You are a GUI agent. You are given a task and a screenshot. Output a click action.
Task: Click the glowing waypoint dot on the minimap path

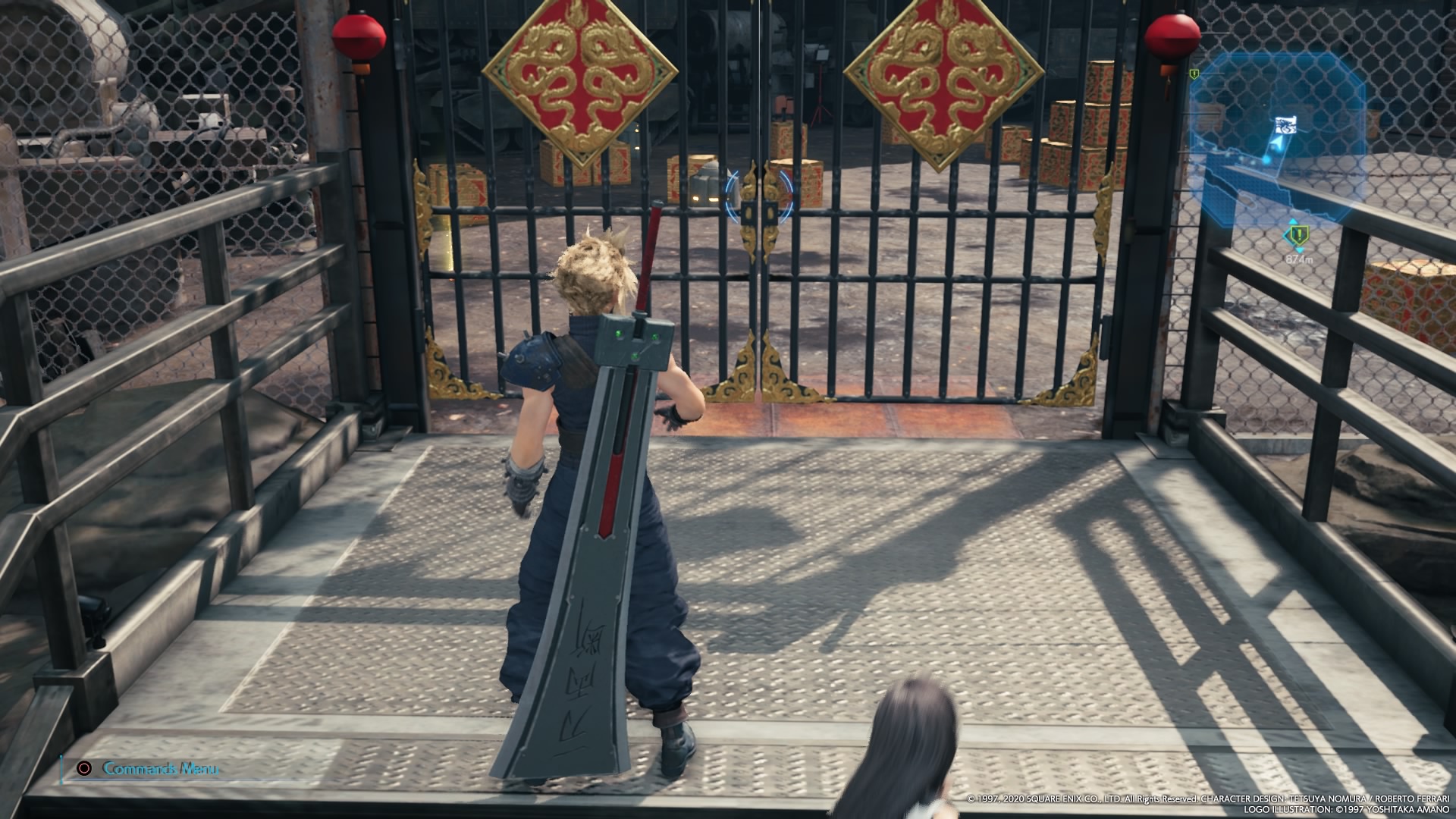(1265, 160)
